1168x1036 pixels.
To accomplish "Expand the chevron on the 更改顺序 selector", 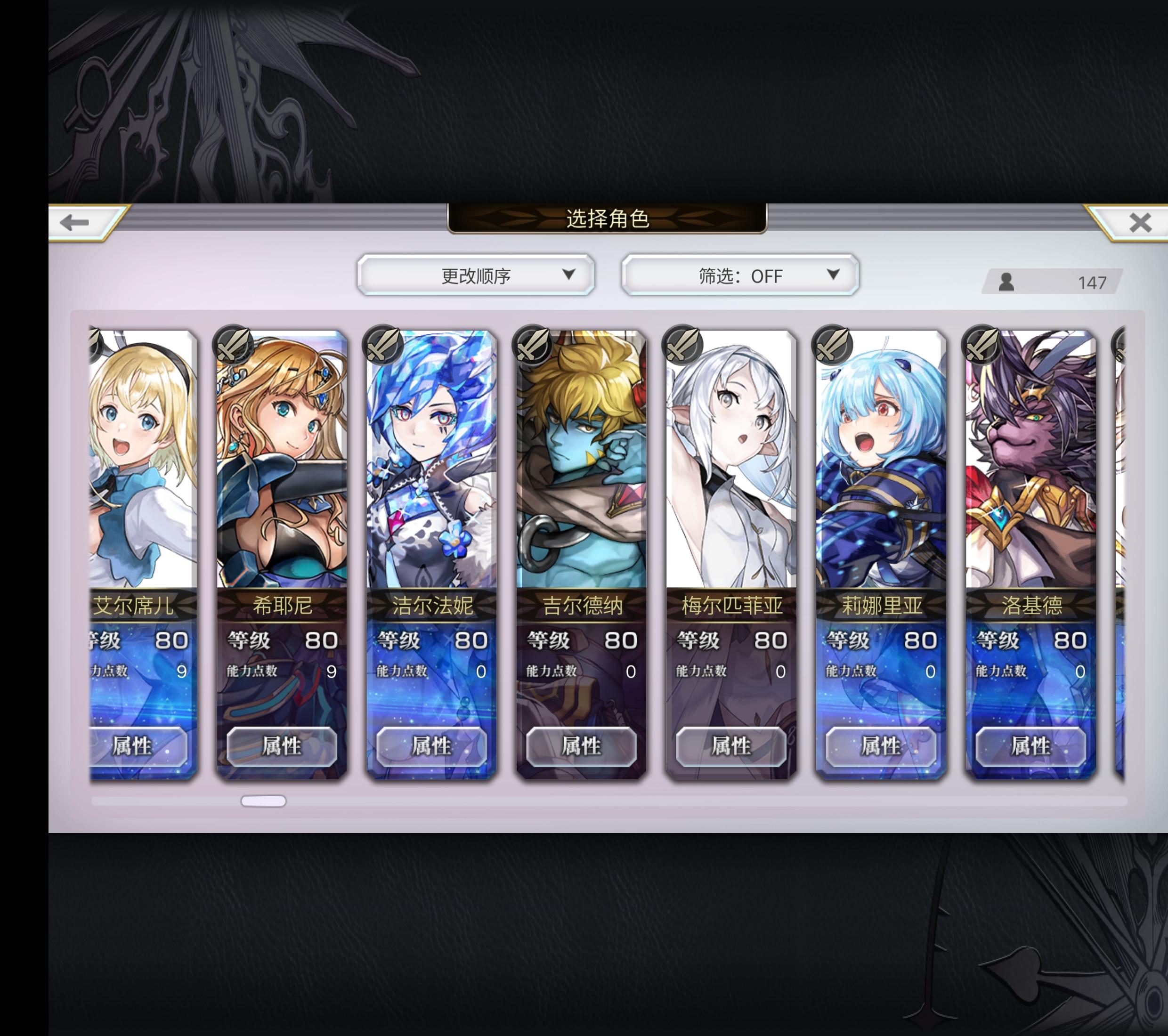I will 568,276.
